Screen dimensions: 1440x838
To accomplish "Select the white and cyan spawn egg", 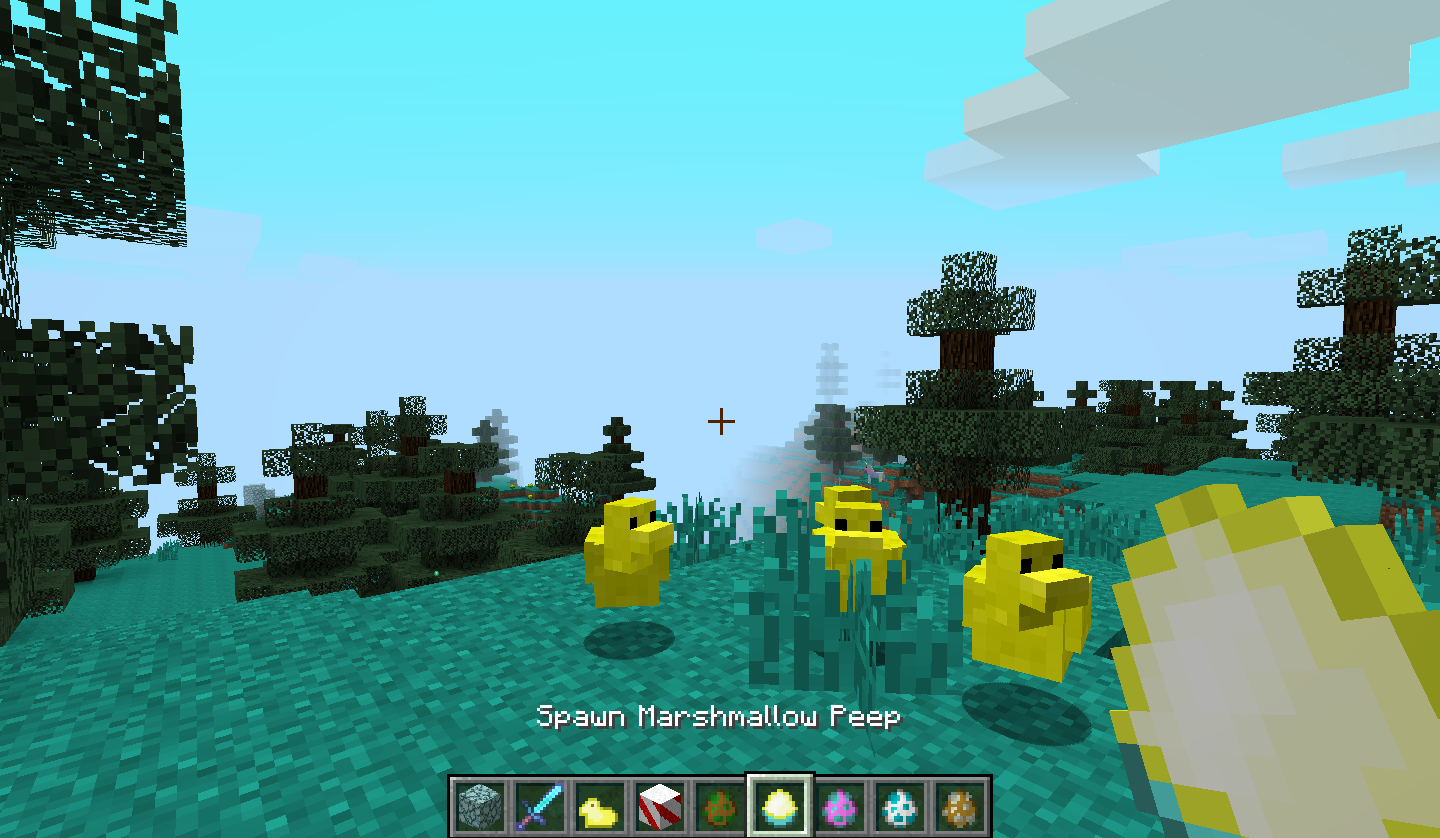I will point(900,805).
